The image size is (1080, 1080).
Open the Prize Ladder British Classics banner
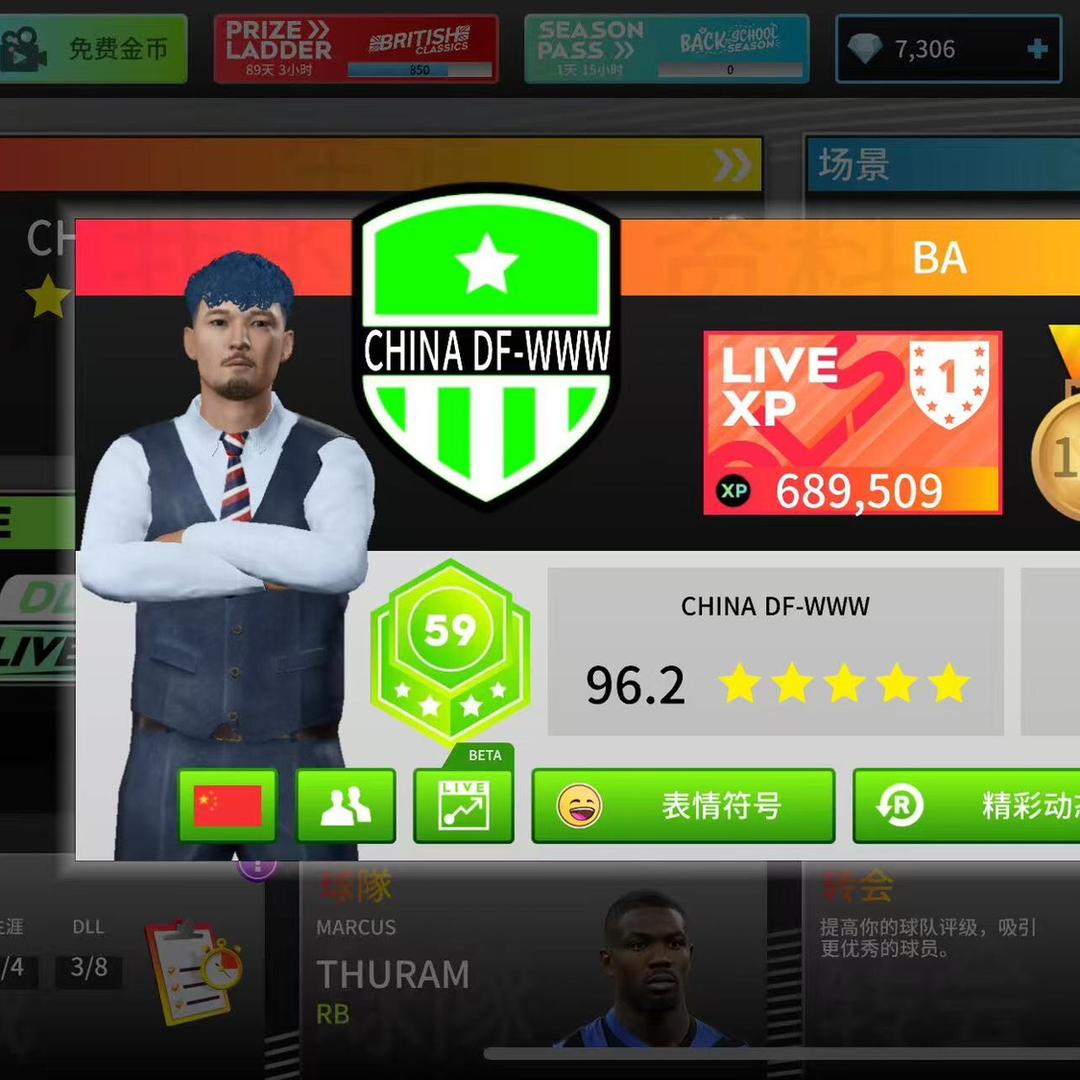356,48
